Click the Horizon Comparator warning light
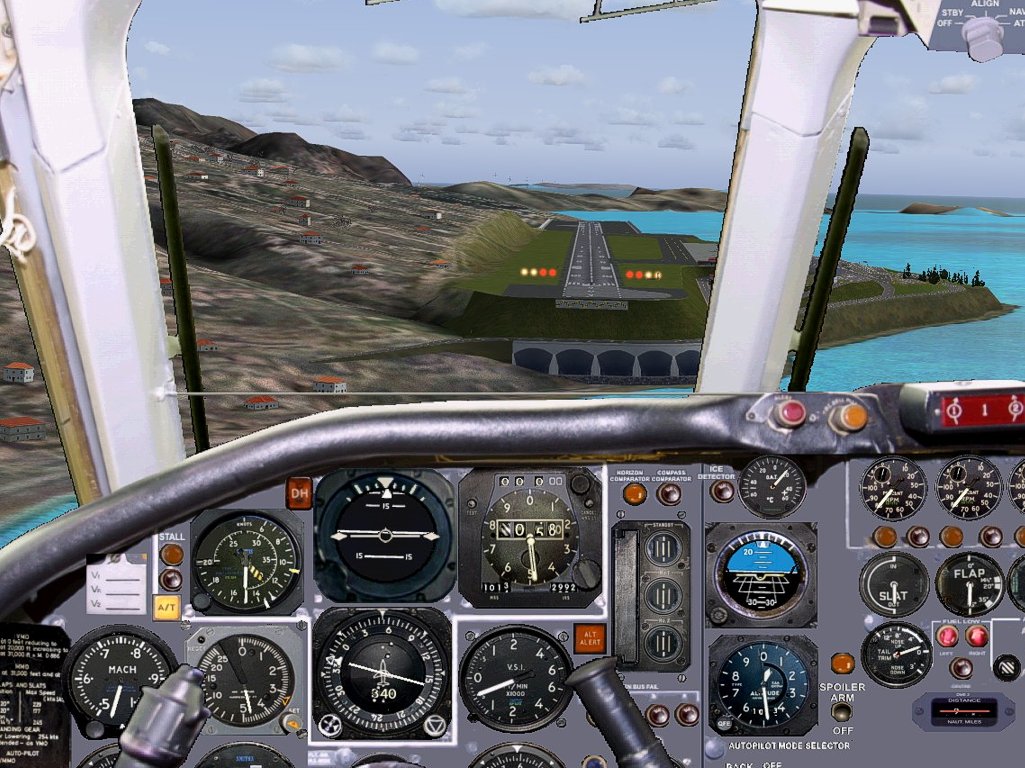Viewport: 1025px width, 768px height. pyautogui.click(x=634, y=493)
